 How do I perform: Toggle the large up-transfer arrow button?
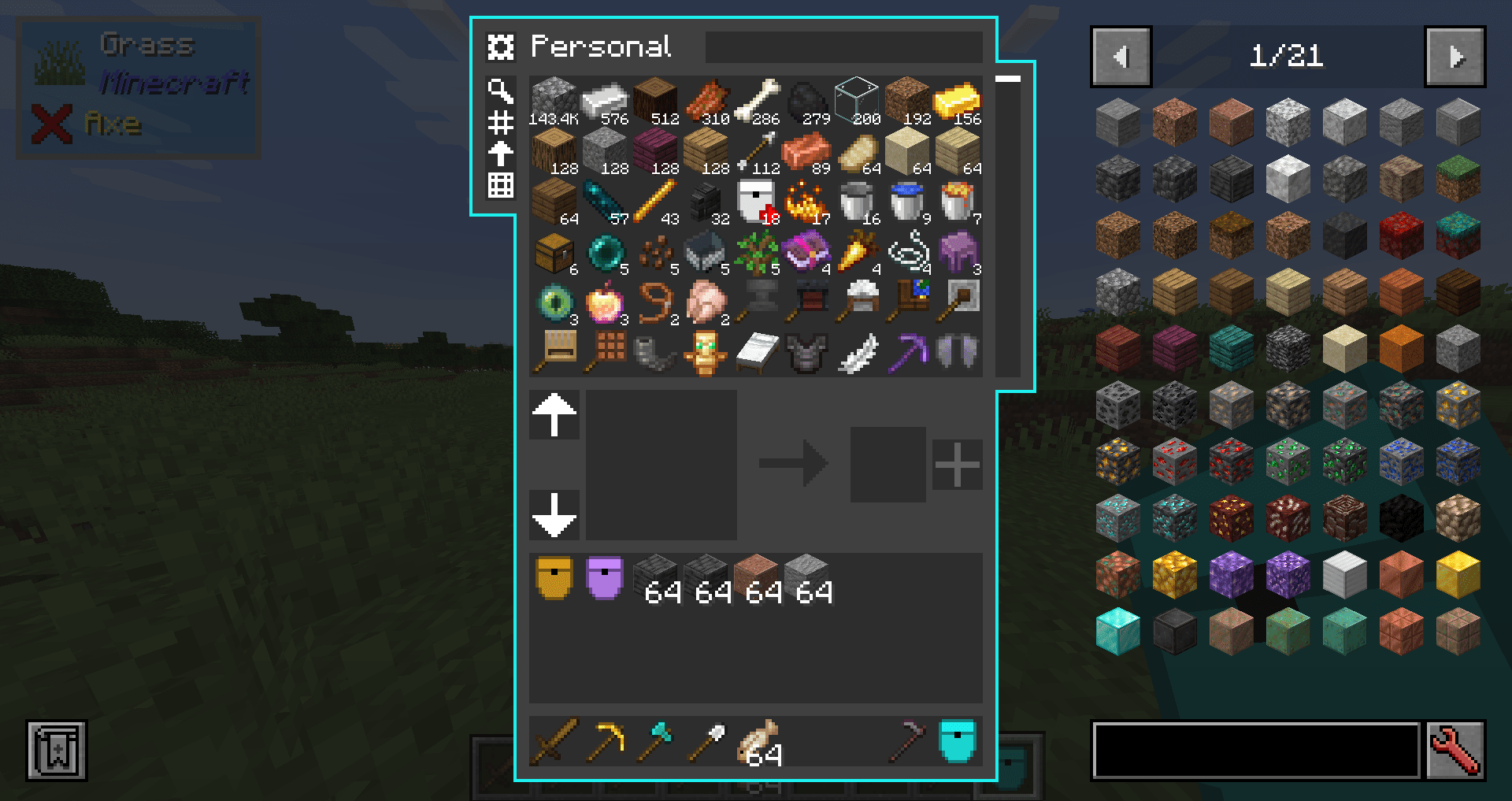click(554, 416)
